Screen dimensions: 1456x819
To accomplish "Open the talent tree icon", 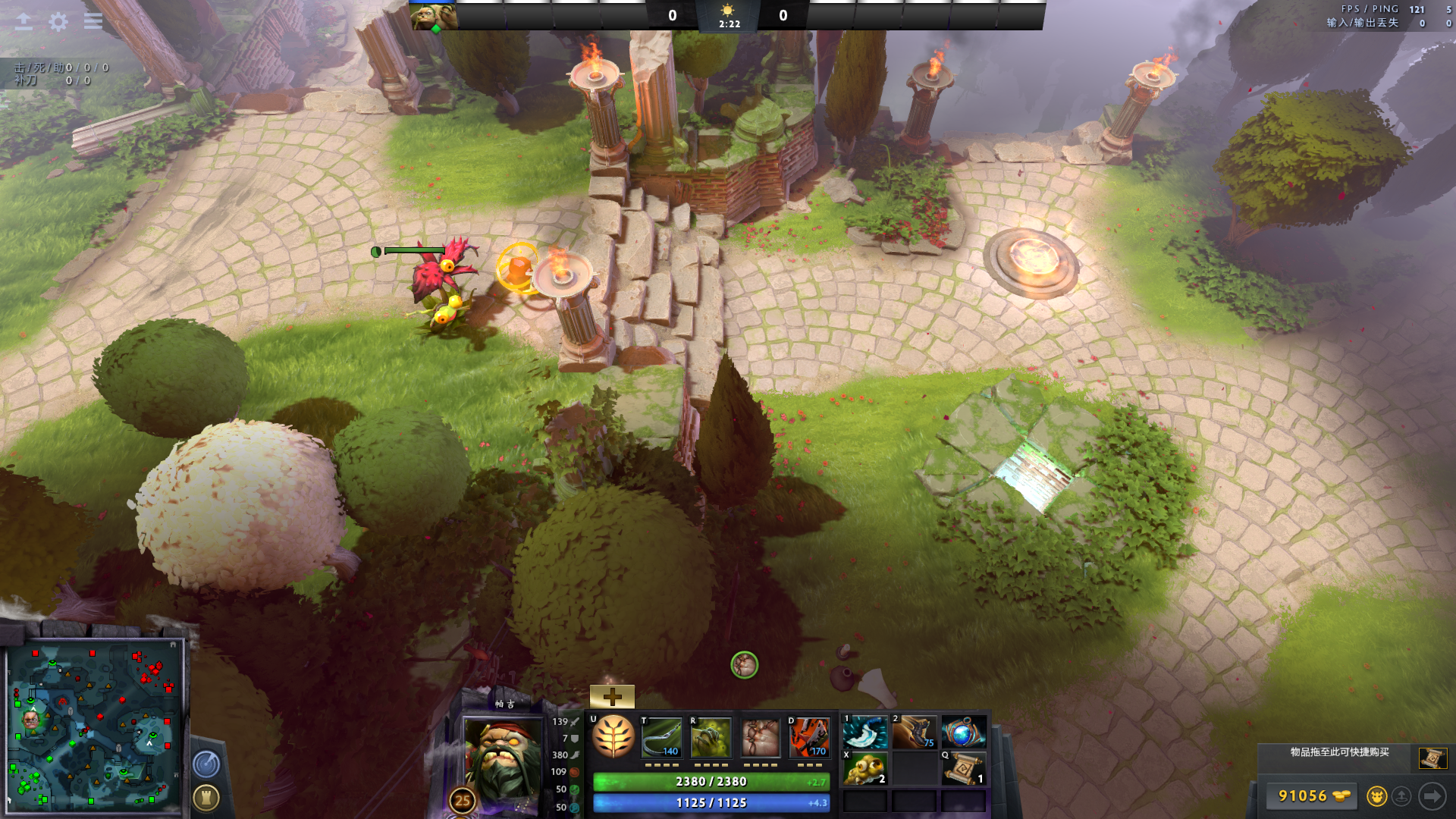I will [x=613, y=737].
